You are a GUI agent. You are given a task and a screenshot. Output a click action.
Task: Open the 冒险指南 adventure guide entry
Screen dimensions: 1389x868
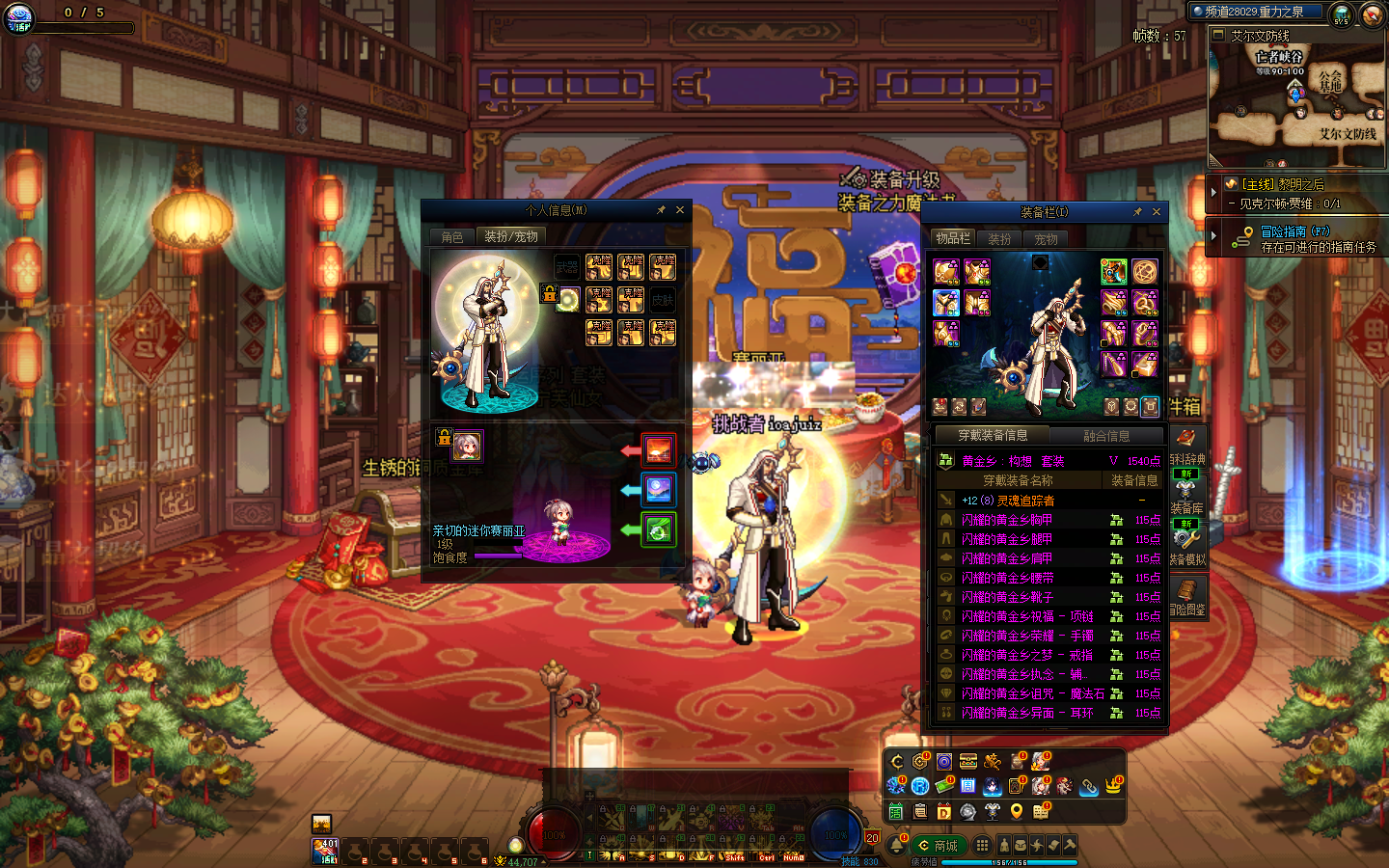pyautogui.click(x=1294, y=231)
